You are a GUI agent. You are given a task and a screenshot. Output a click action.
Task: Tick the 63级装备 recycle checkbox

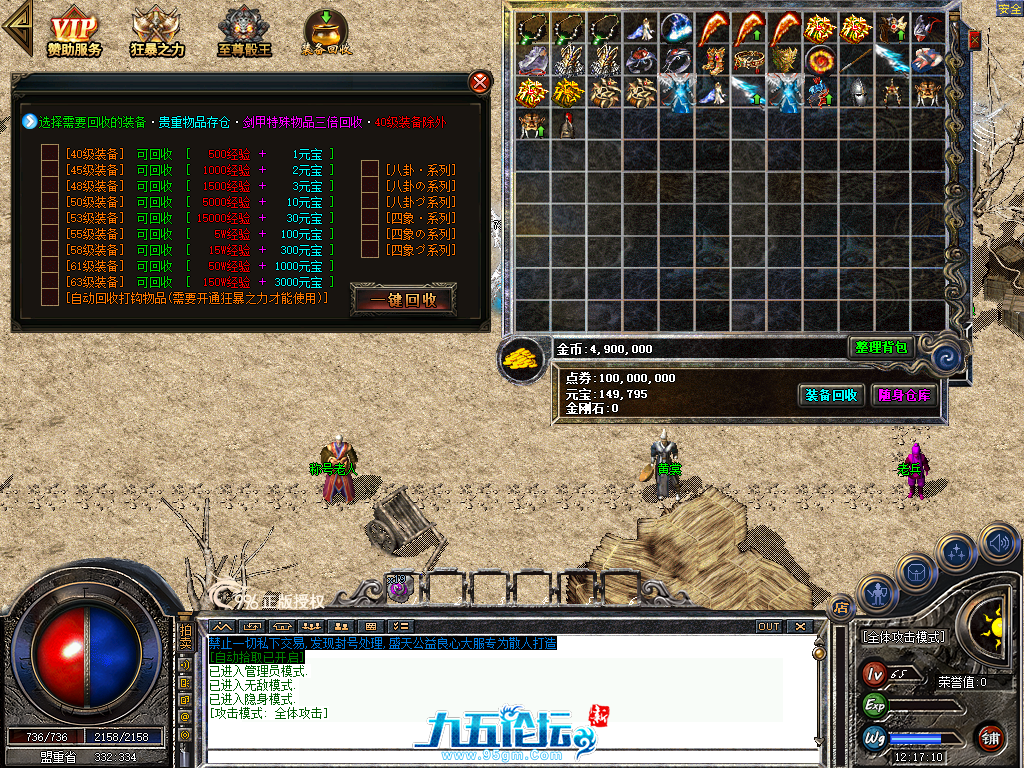click(50, 282)
